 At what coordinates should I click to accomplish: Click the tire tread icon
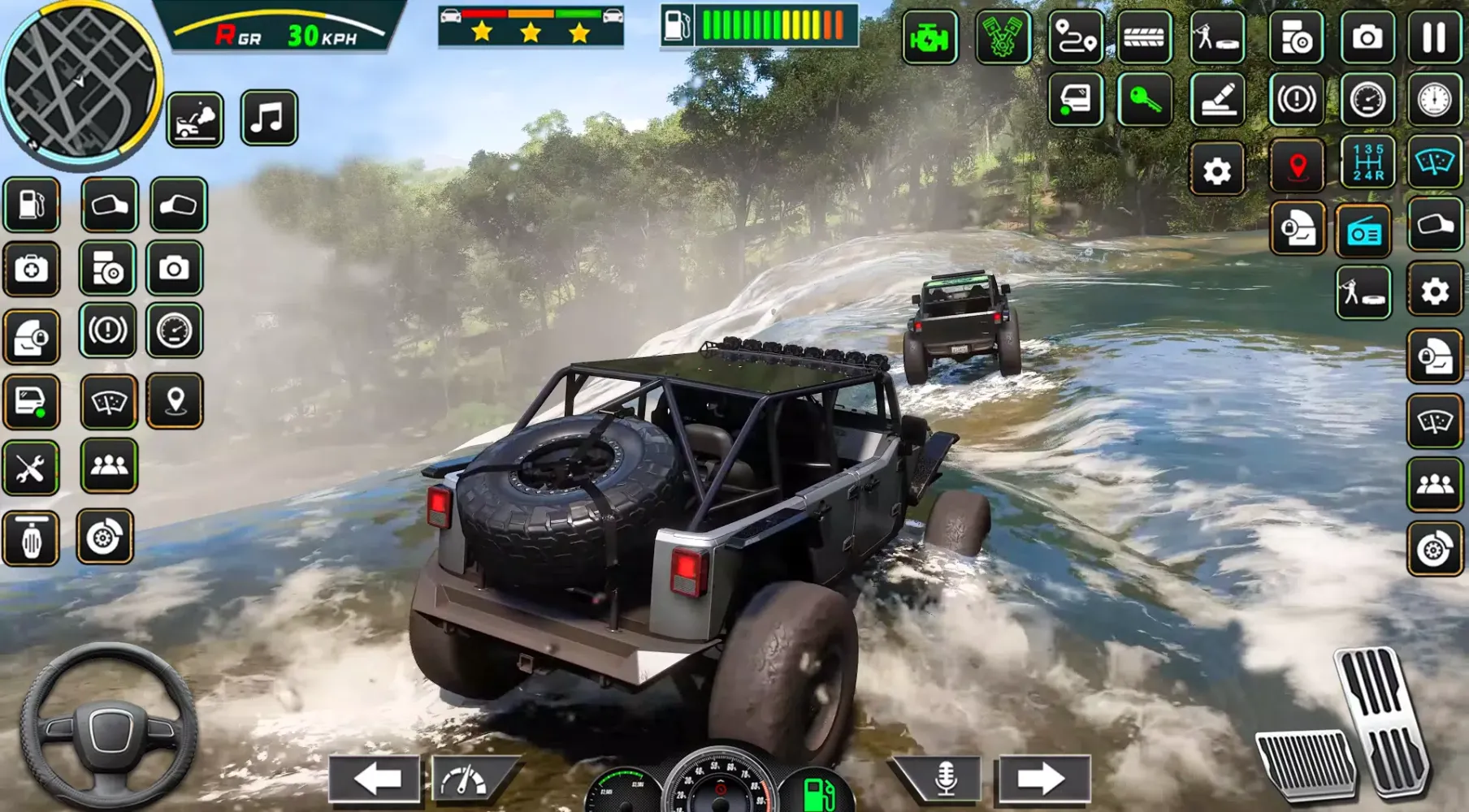pyautogui.click(x=1144, y=37)
